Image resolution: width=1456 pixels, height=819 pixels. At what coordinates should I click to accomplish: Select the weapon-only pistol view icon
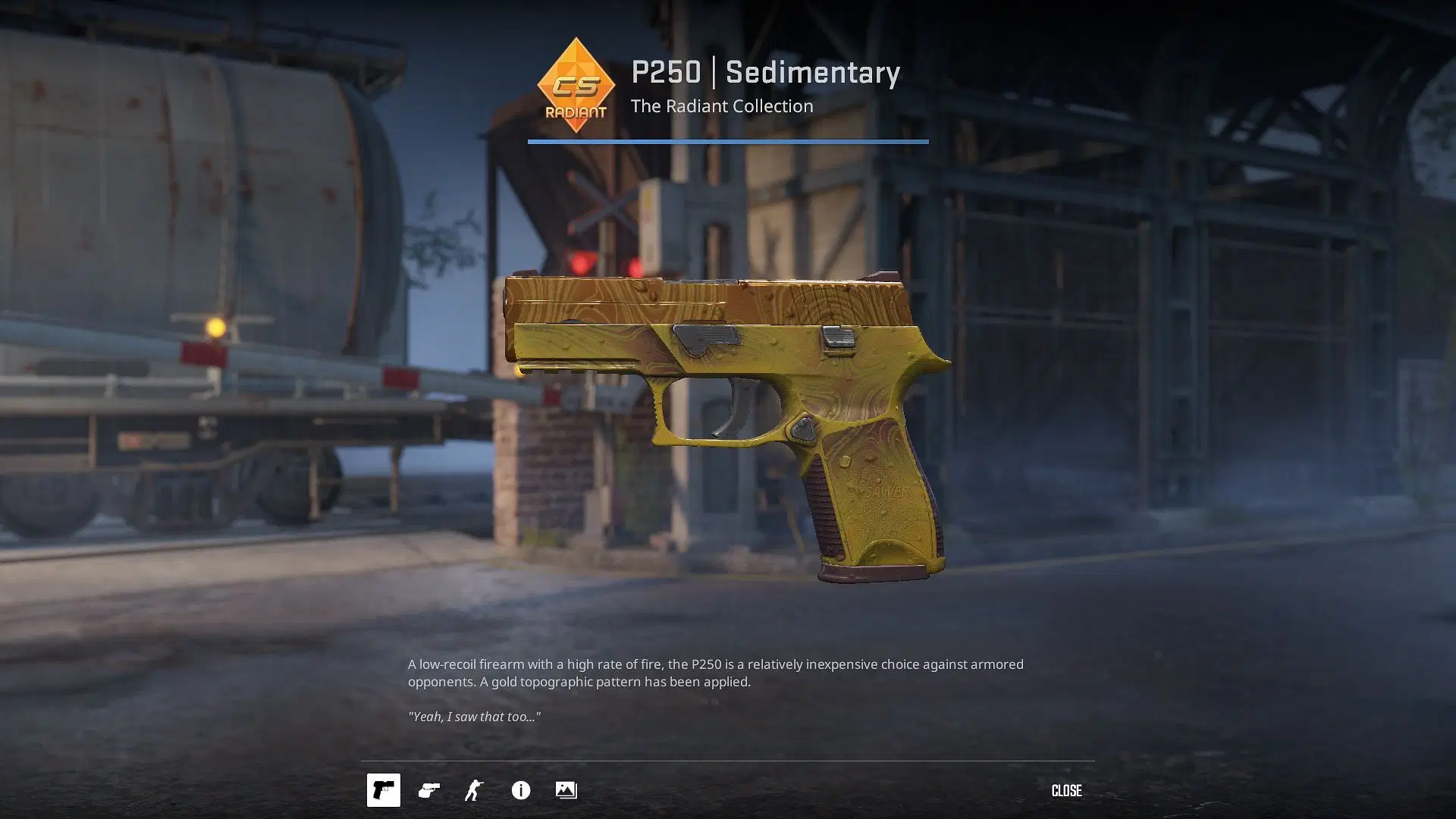point(383,790)
